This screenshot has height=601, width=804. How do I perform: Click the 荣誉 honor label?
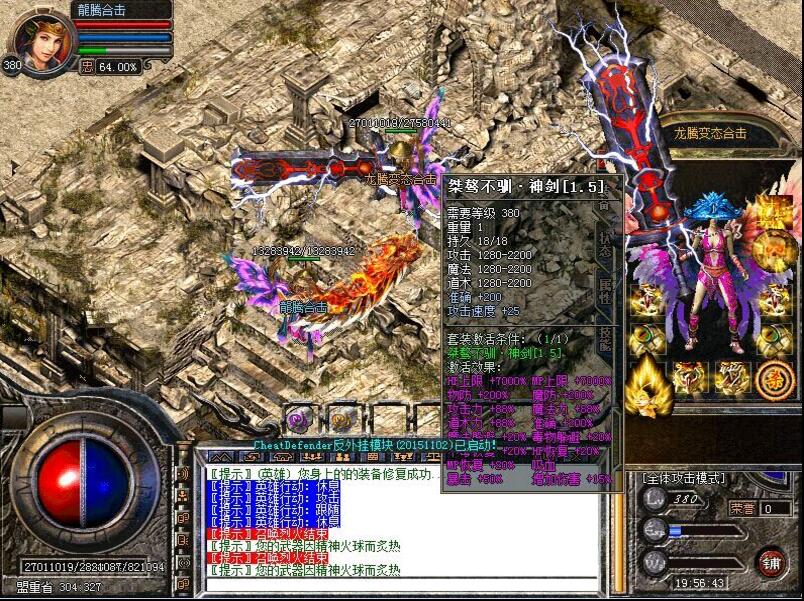click(x=741, y=508)
